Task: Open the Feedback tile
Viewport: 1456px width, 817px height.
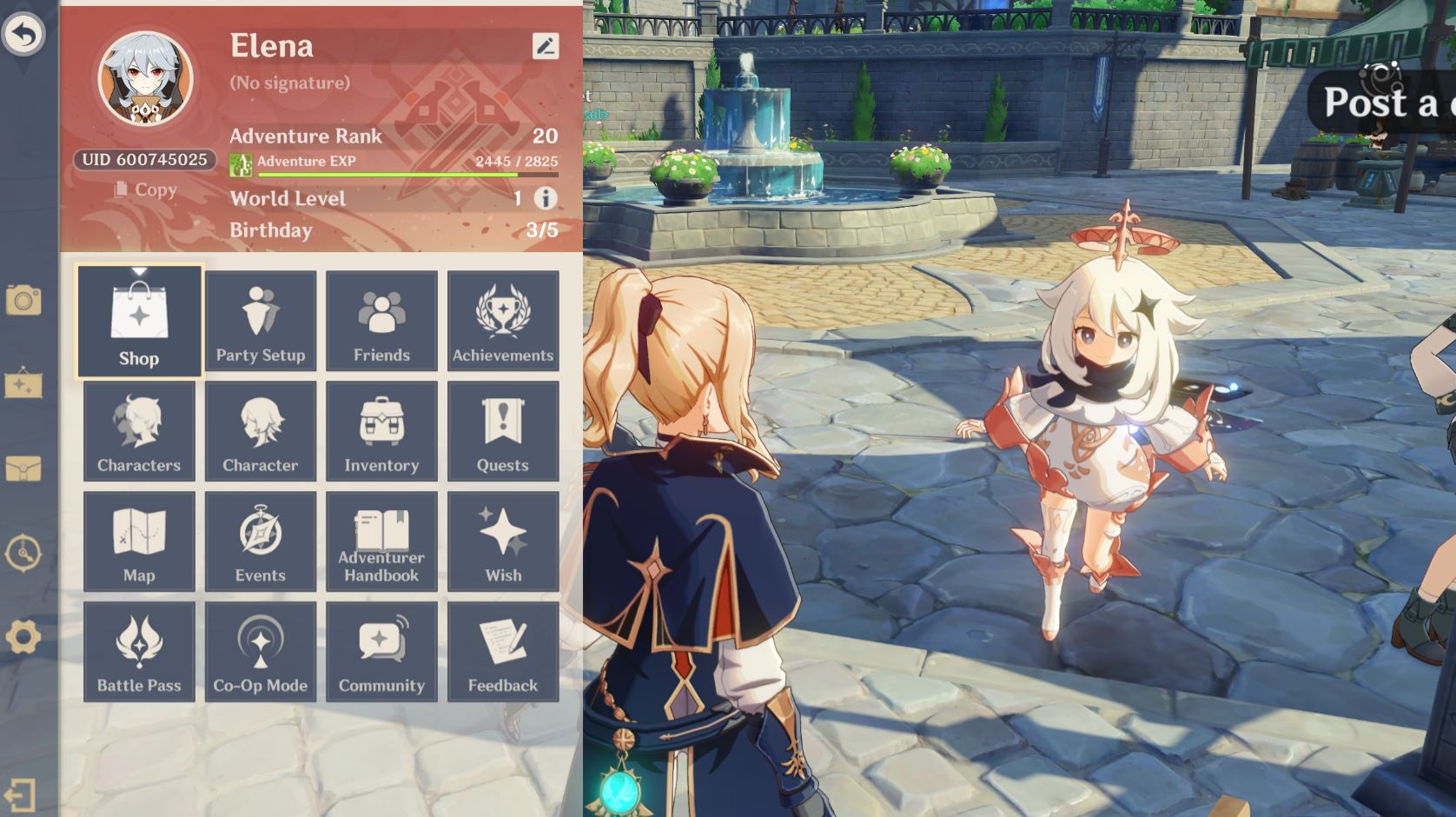Action: click(x=503, y=652)
